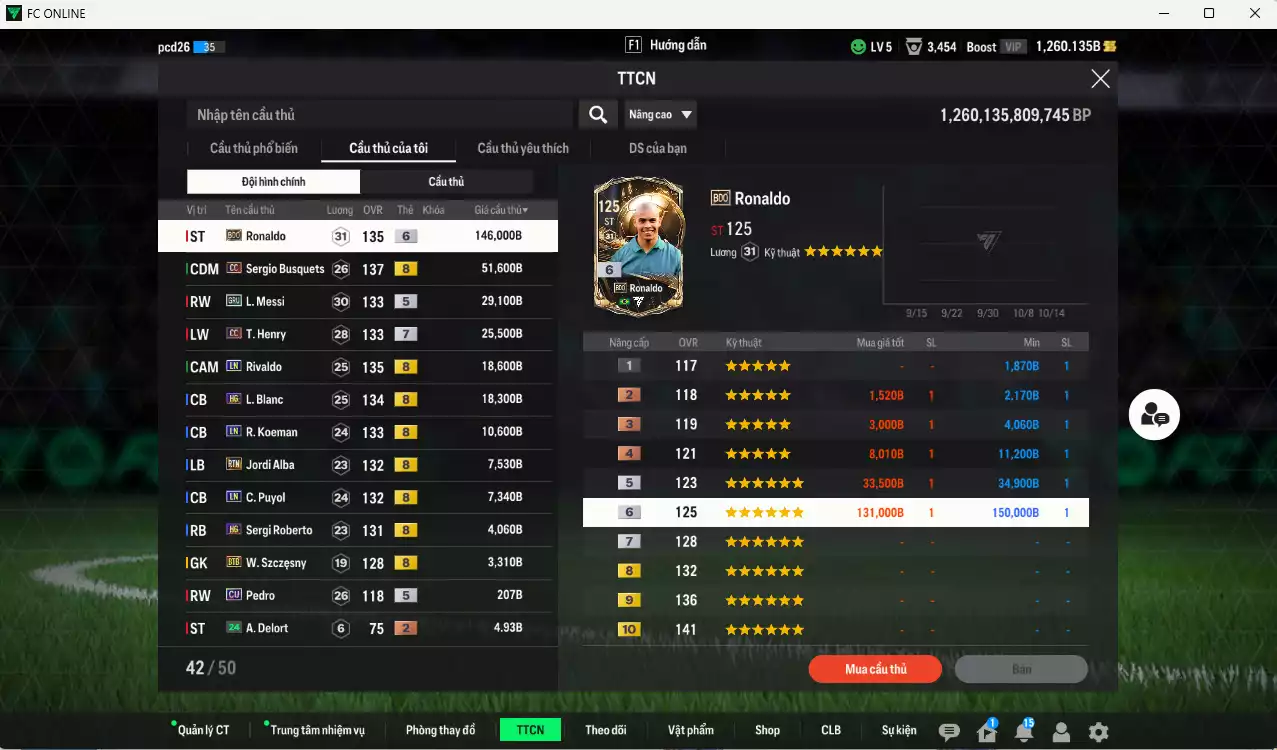Select the upgrade level 5 price row
This screenshot has width=1277, height=750.
pos(835,483)
